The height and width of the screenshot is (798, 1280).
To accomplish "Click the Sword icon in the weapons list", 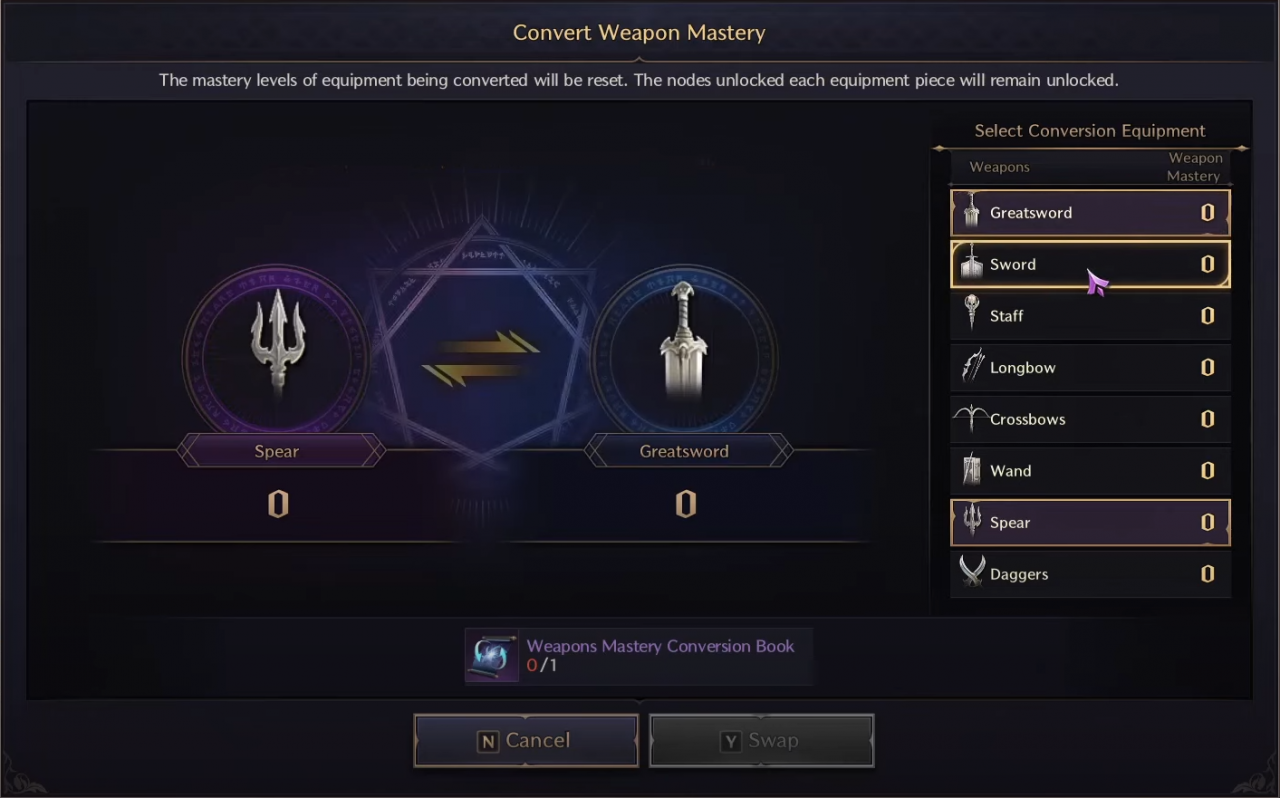I will [971, 264].
